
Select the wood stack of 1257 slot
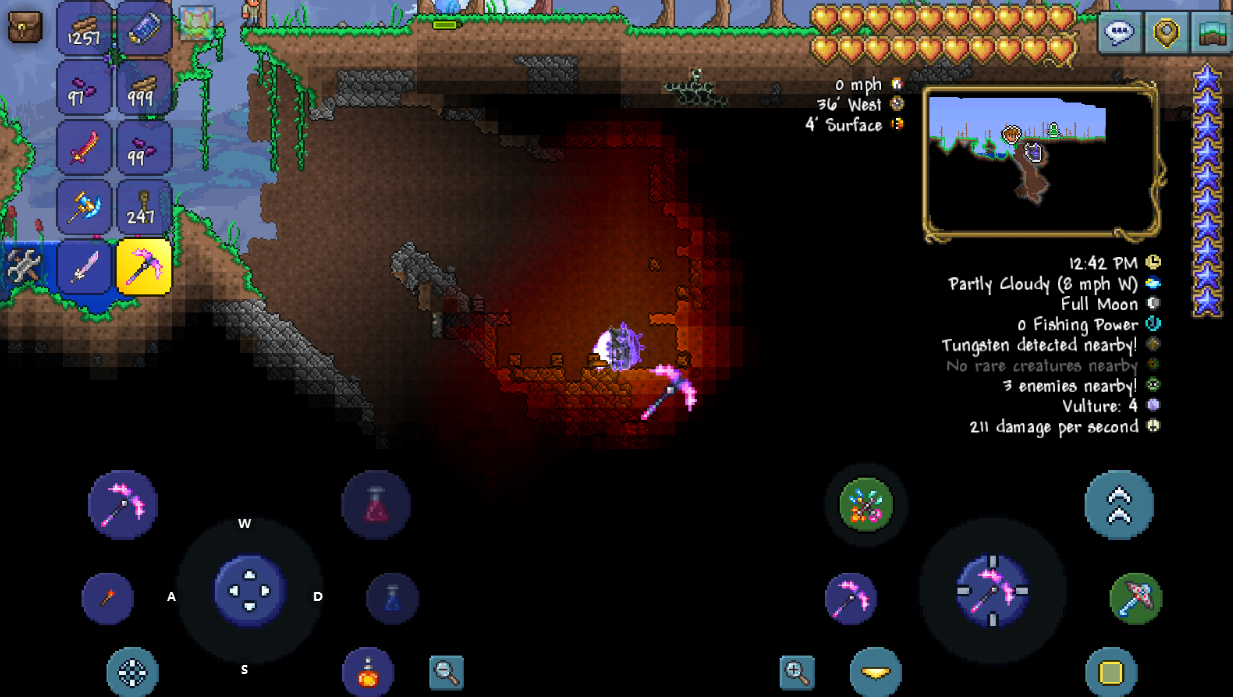84,28
